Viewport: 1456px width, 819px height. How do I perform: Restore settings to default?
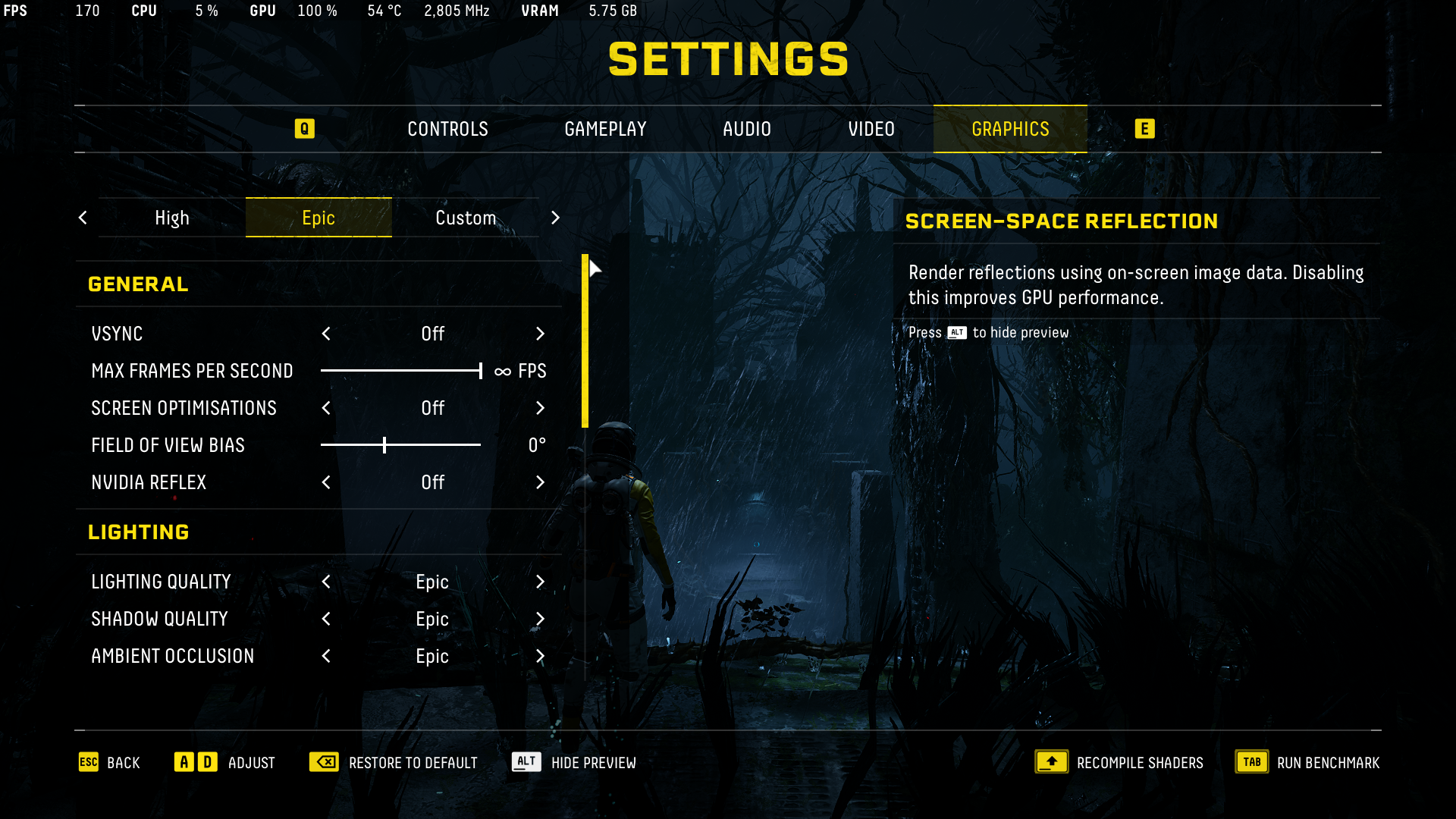click(x=394, y=762)
